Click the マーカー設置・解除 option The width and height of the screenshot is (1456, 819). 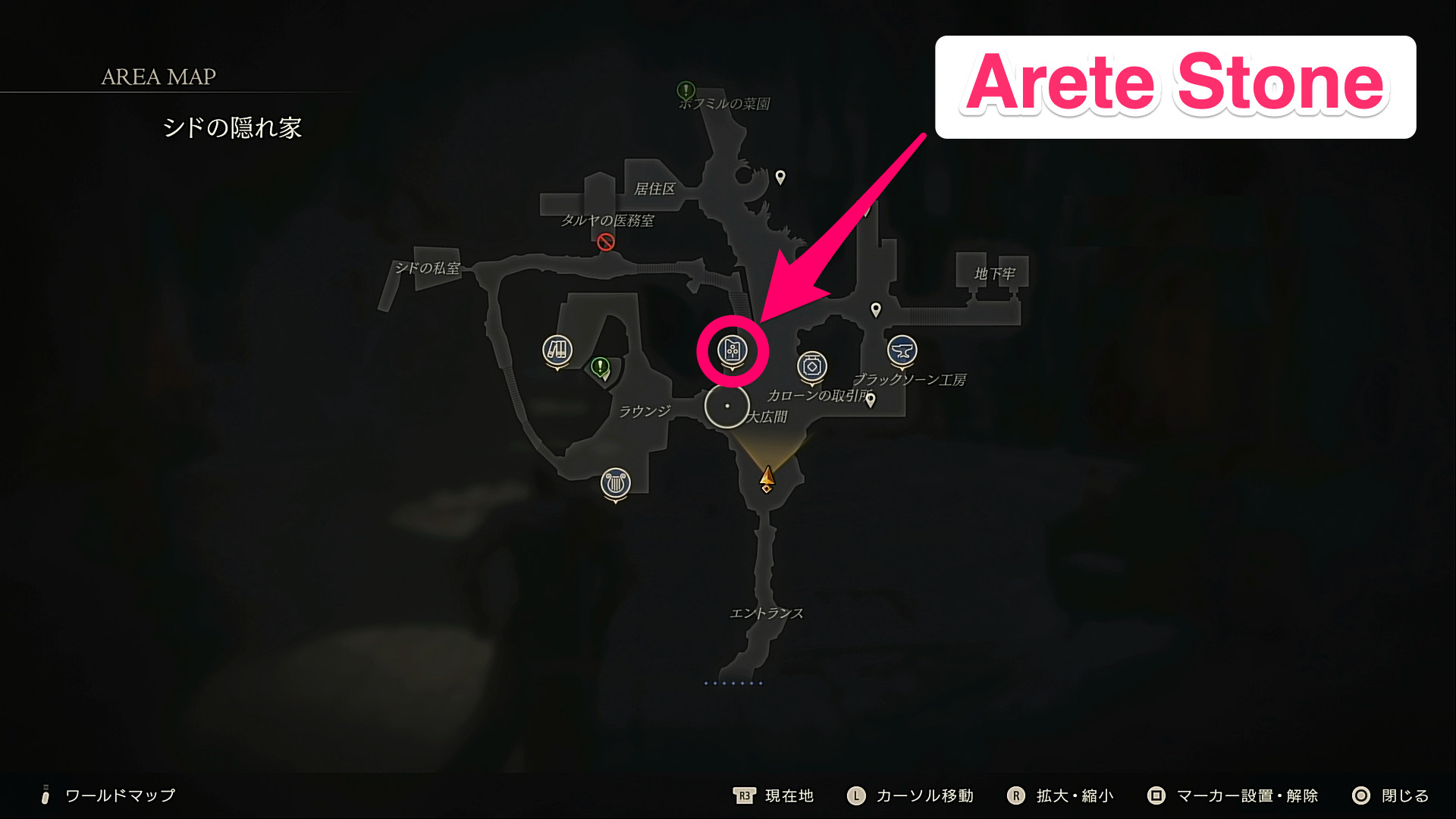click(1248, 795)
